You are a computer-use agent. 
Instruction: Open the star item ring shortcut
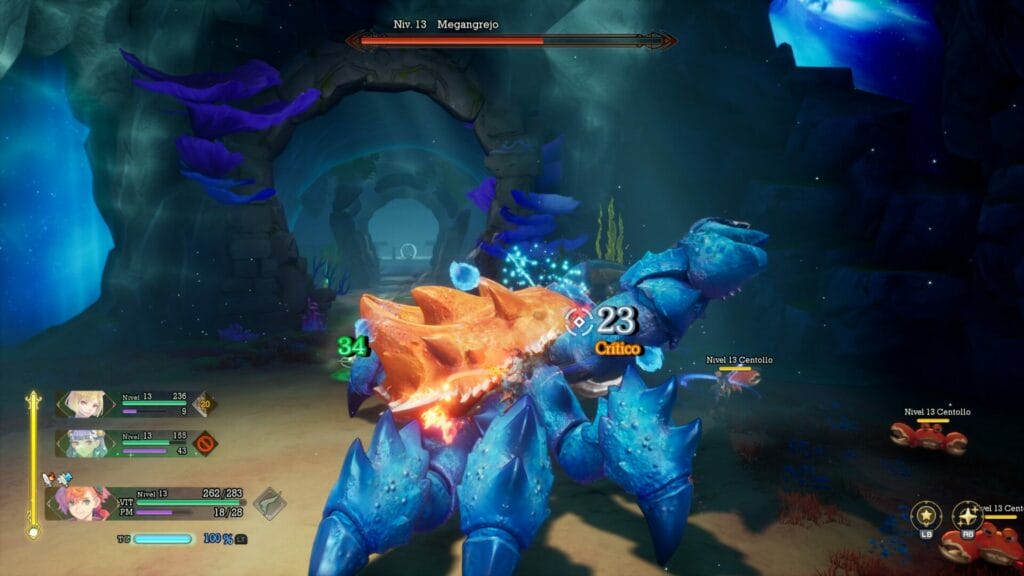[926, 516]
